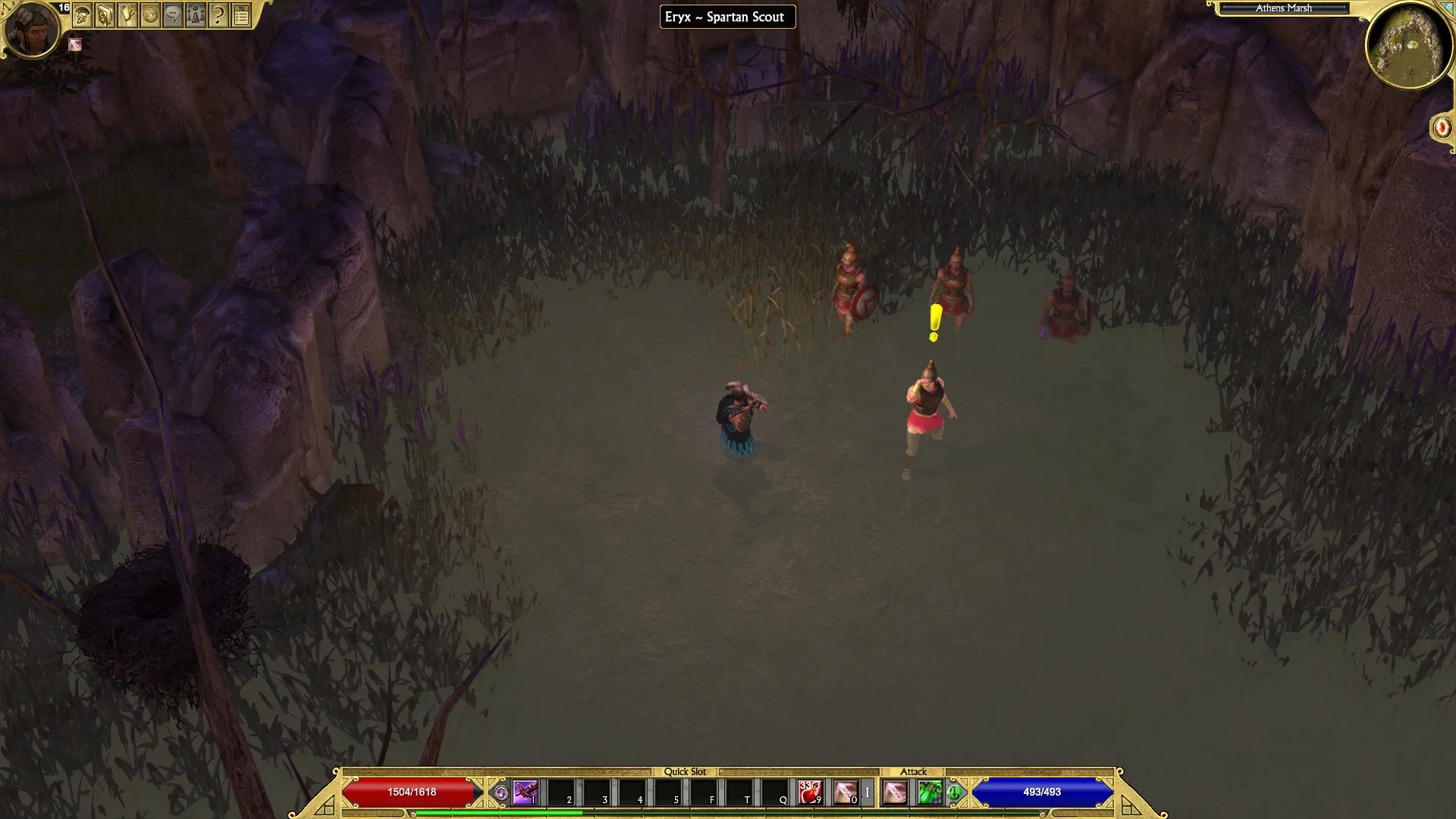Open the quest scroll icon
1456x819 pixels.
[x=127, y=14]
